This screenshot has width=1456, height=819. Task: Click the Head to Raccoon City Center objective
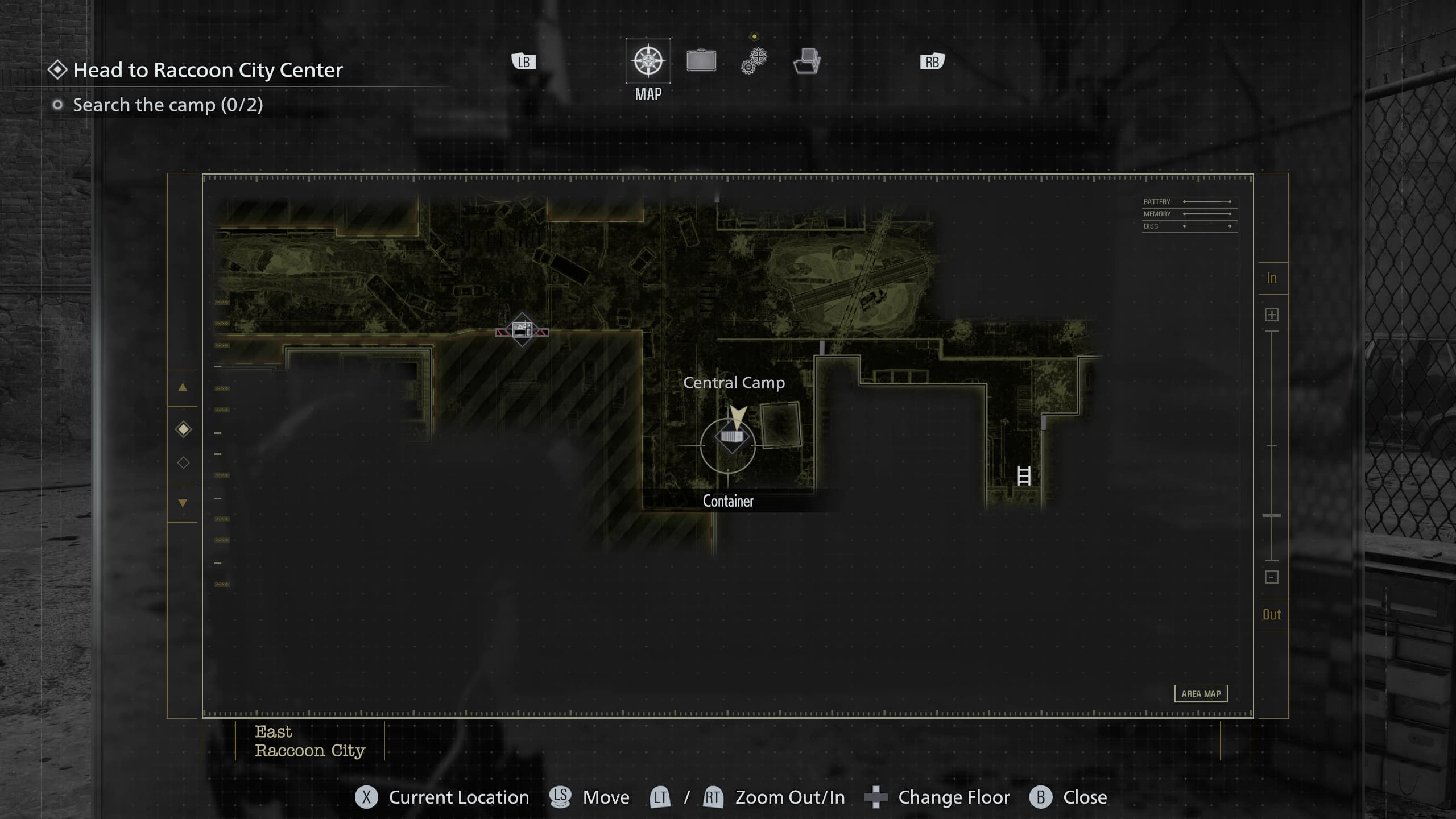[208, 70]
